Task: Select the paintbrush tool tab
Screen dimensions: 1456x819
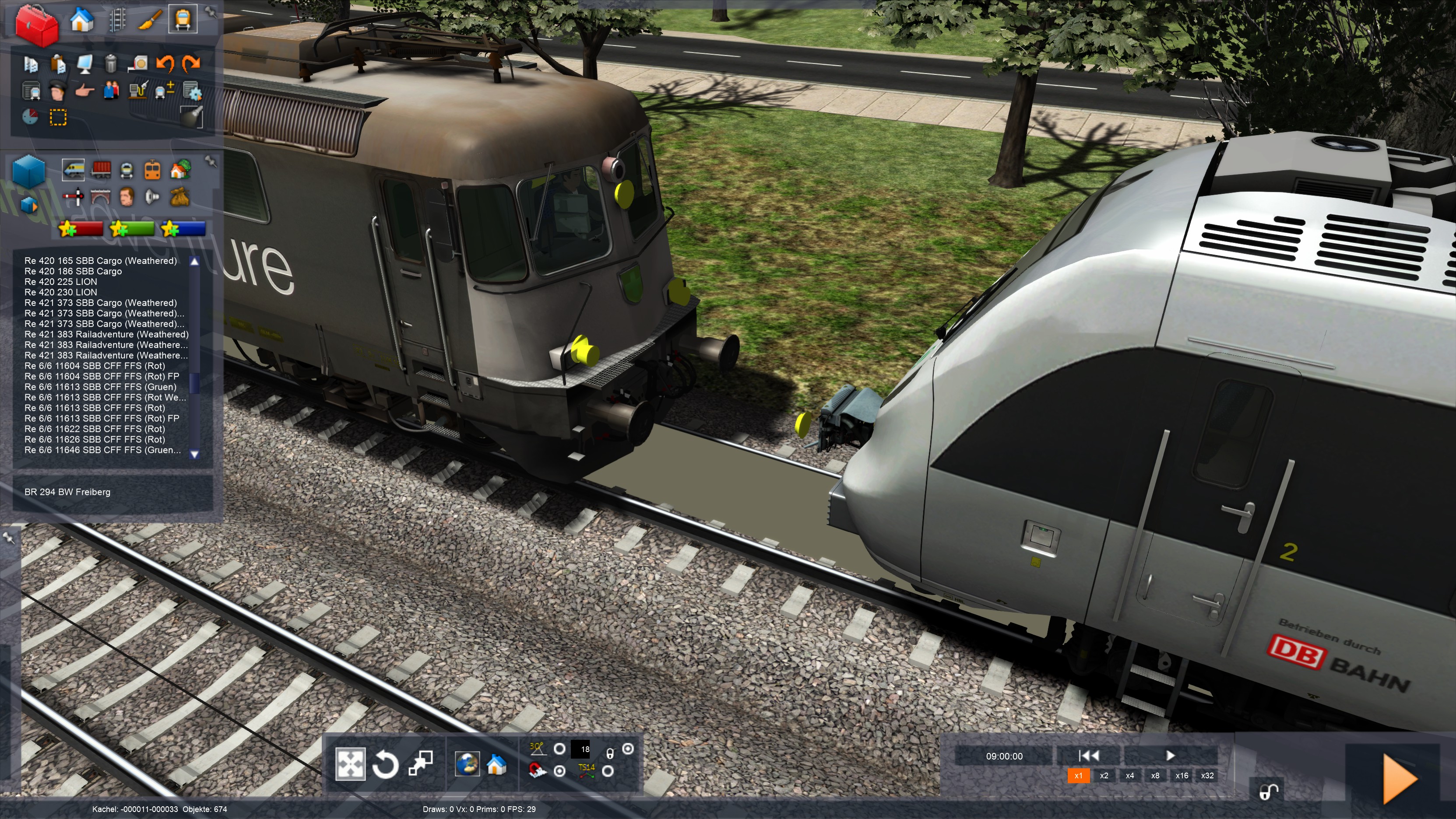Action: pyautogui.click(x=150, y=20)
